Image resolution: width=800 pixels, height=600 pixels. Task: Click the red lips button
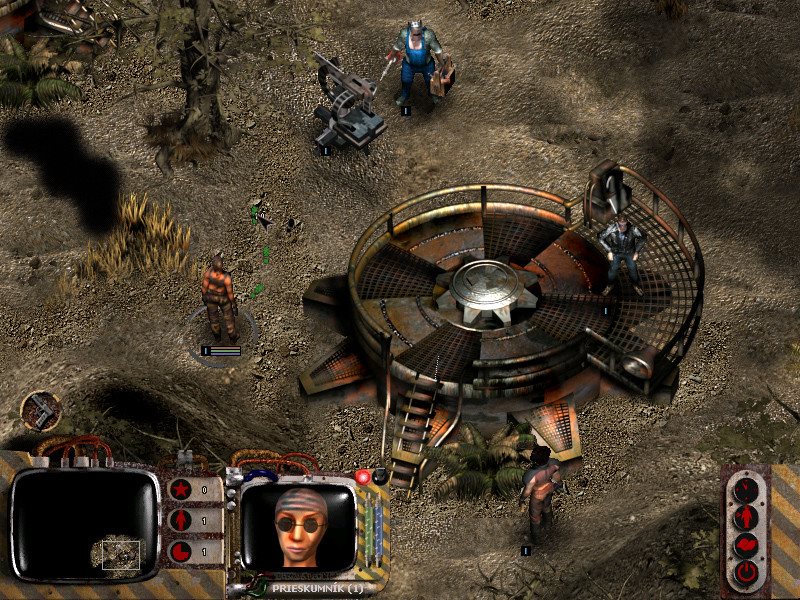pyautogui.click(x=746, y=546)
